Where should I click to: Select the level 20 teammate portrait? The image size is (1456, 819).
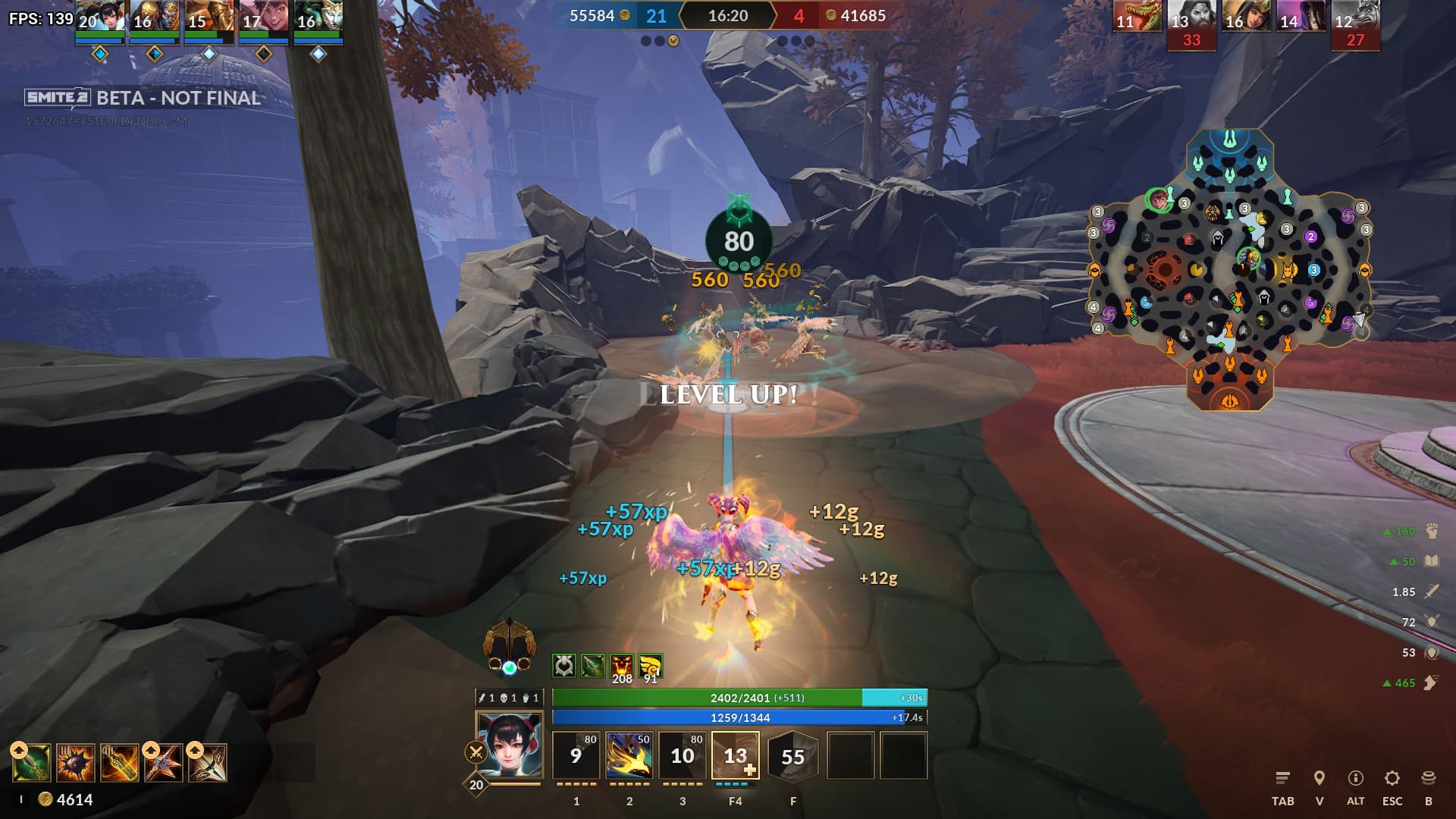pyautogui.click(x=100, y=17)
